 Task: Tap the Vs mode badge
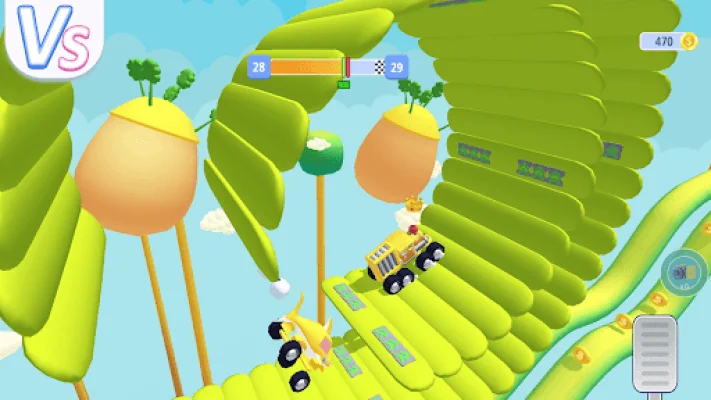tap(52, 40)
